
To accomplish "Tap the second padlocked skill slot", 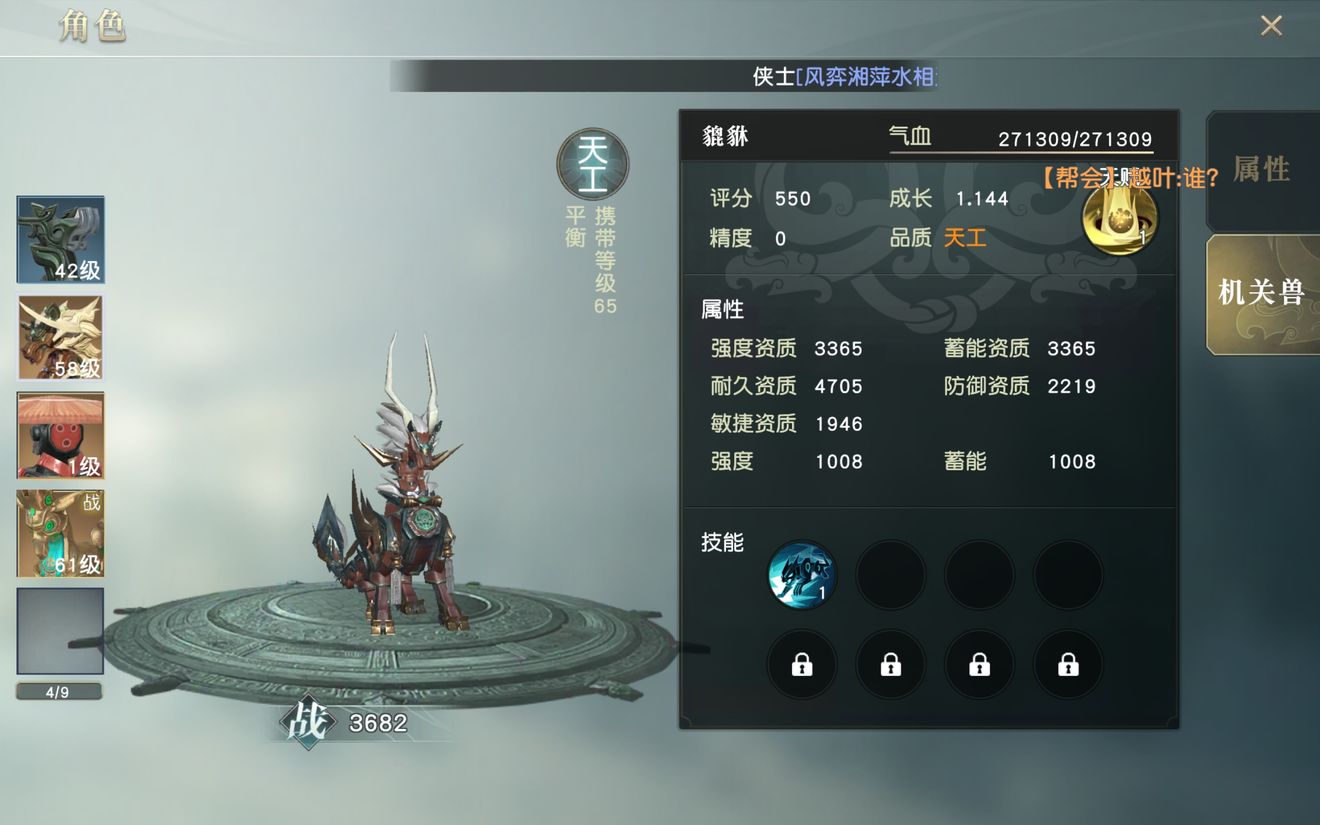I will 891,664.
